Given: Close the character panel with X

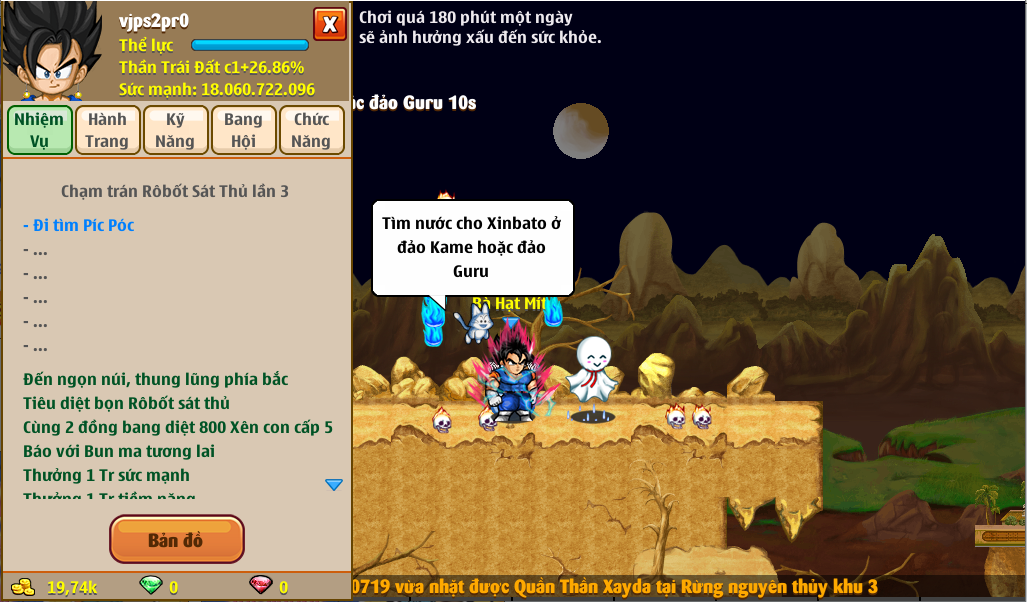Looking at the screenshot, I should (x=329, y=24).
